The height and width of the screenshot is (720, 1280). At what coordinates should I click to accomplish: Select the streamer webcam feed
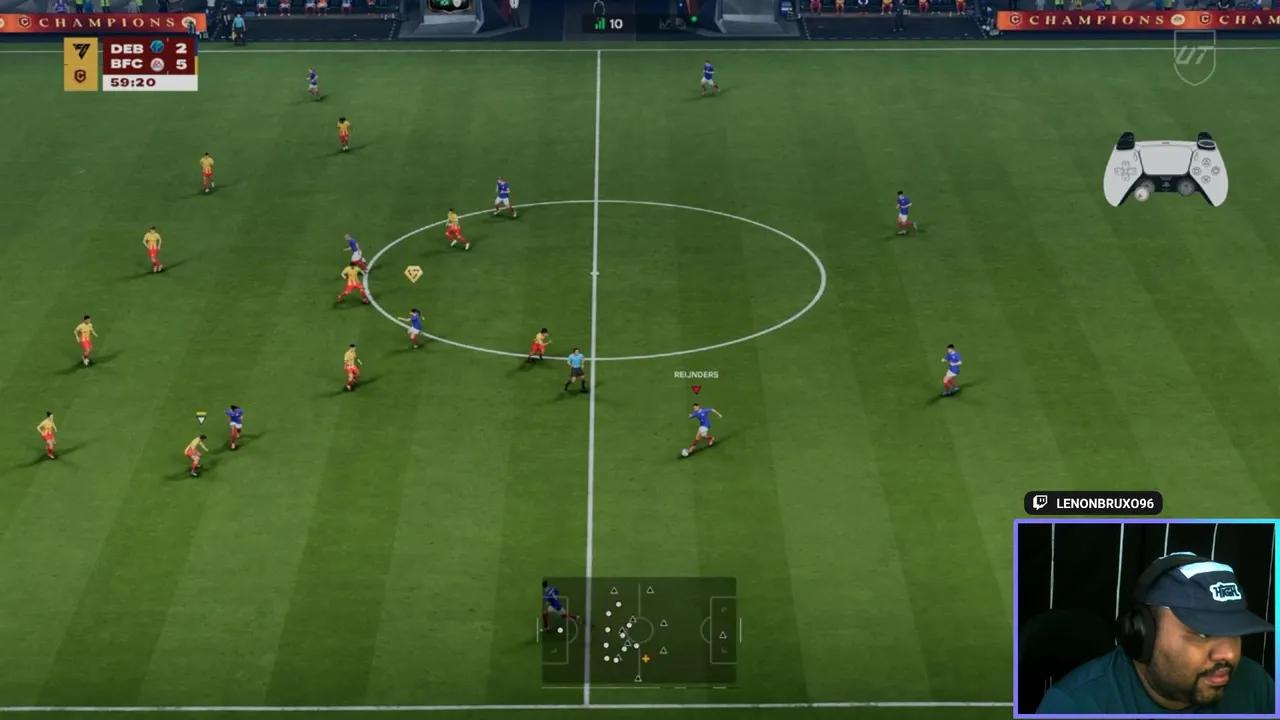(1146, 618)
